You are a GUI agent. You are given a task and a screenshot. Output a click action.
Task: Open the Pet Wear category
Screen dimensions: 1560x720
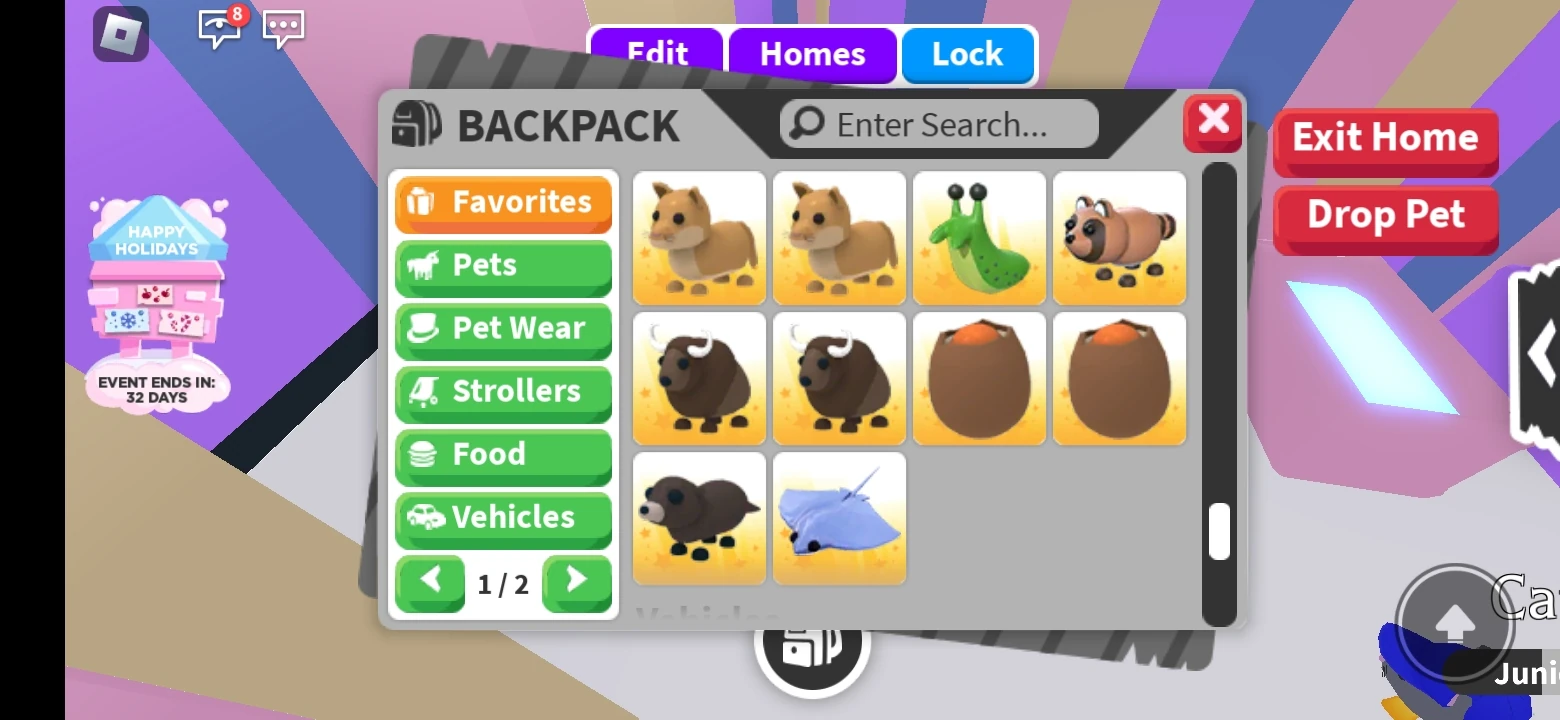[503, 329]
